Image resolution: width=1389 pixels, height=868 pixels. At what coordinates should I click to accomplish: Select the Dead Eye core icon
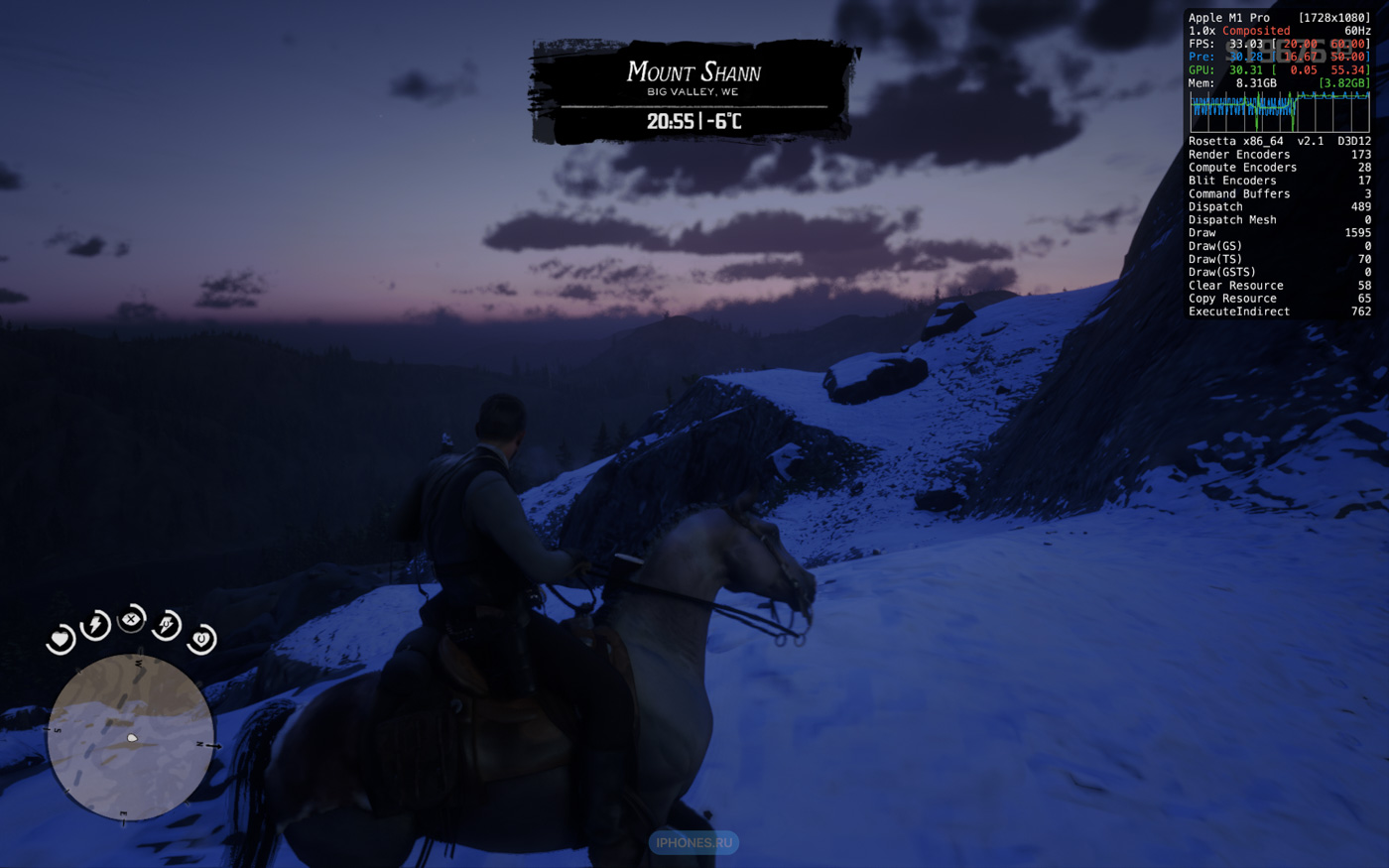(x=131, y=619)
